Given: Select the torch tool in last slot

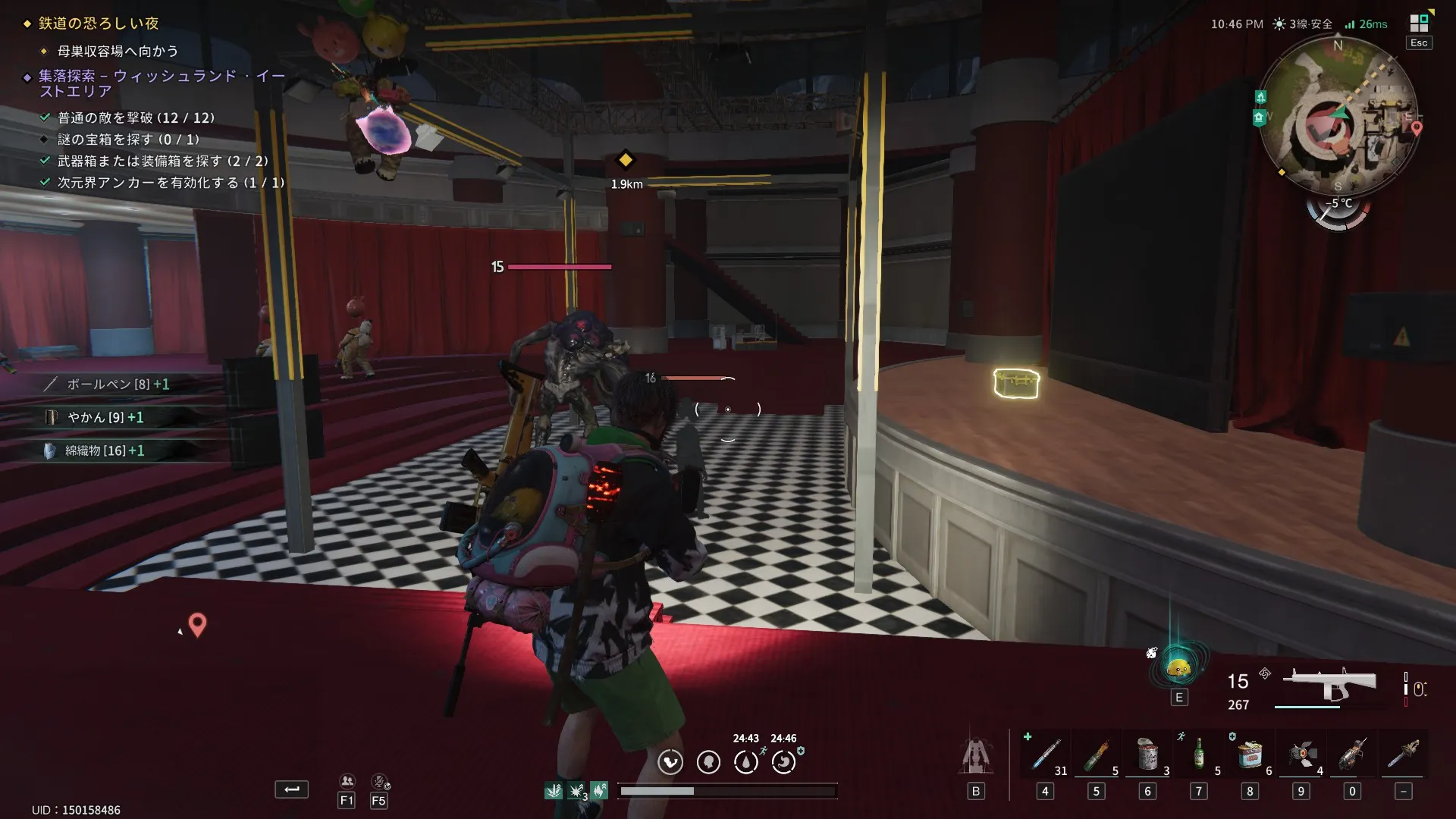Looking at the screenshot, I should coord(1404,755).
